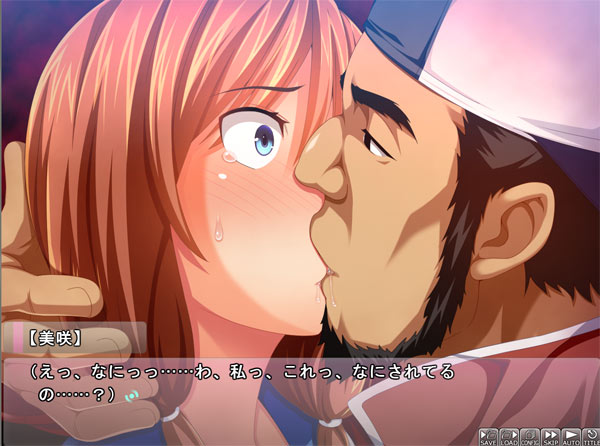Viewport: 600px width, 446px height.
Task: Toggle AUTO text advance
Action: tap(570, 436)
